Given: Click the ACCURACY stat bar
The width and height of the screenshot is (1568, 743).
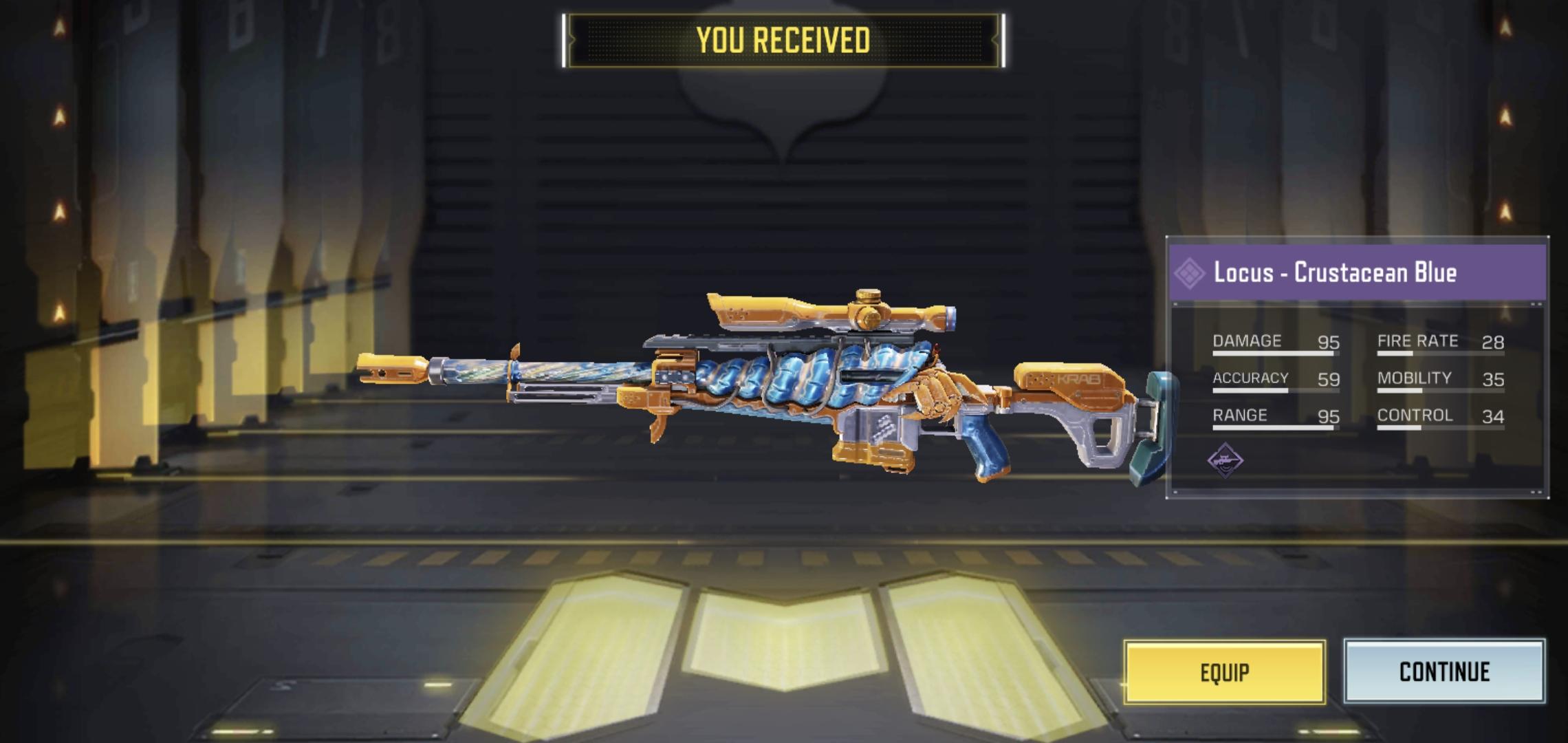Looking at the screenshot, I should 1276,391.
